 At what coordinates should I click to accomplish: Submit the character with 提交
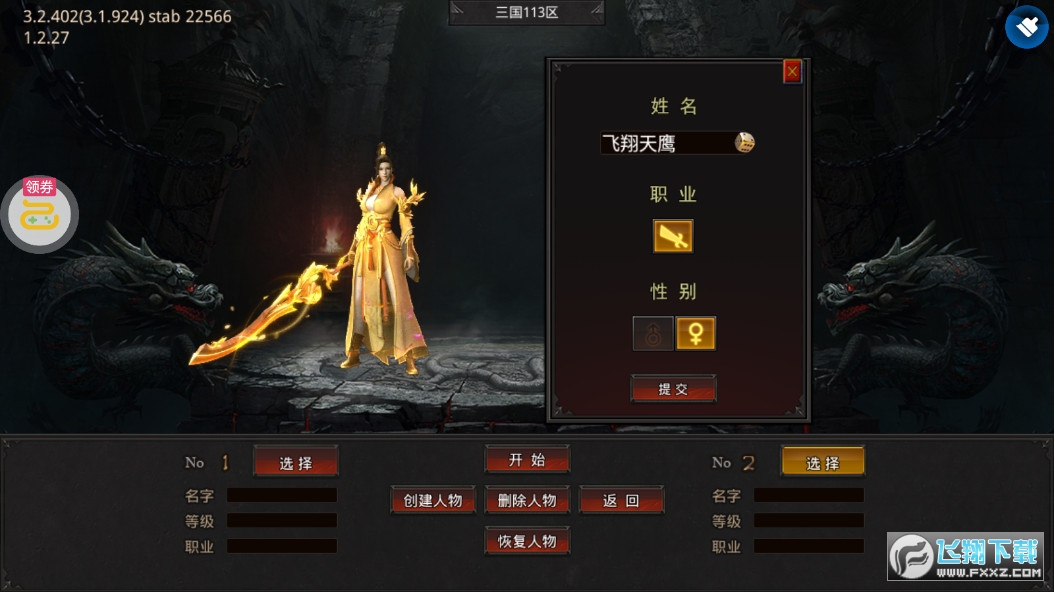click(673, 389)
